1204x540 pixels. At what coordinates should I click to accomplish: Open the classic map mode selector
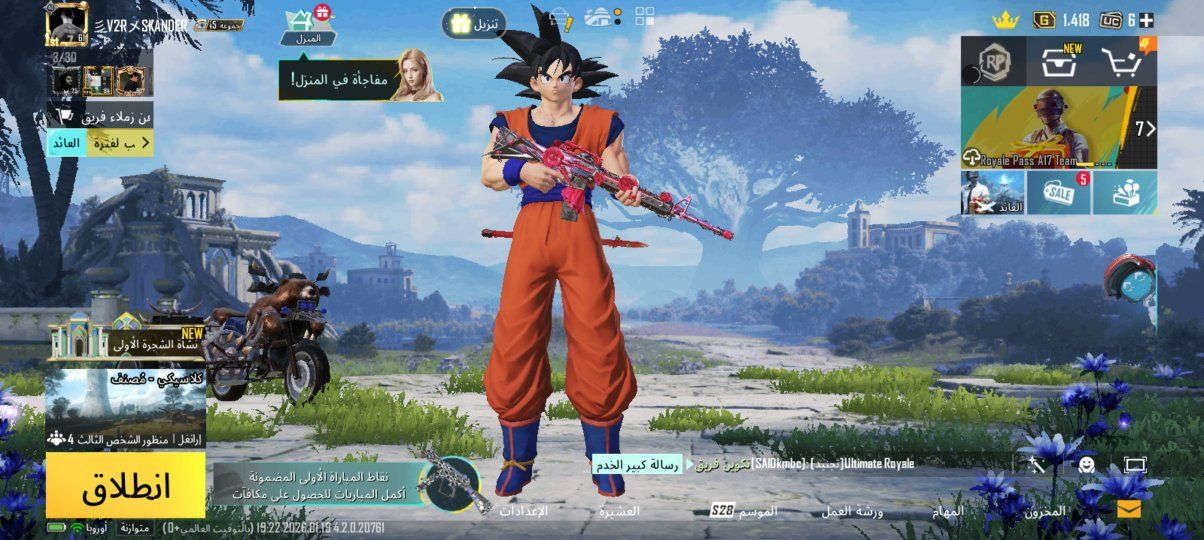click(125, 405)
